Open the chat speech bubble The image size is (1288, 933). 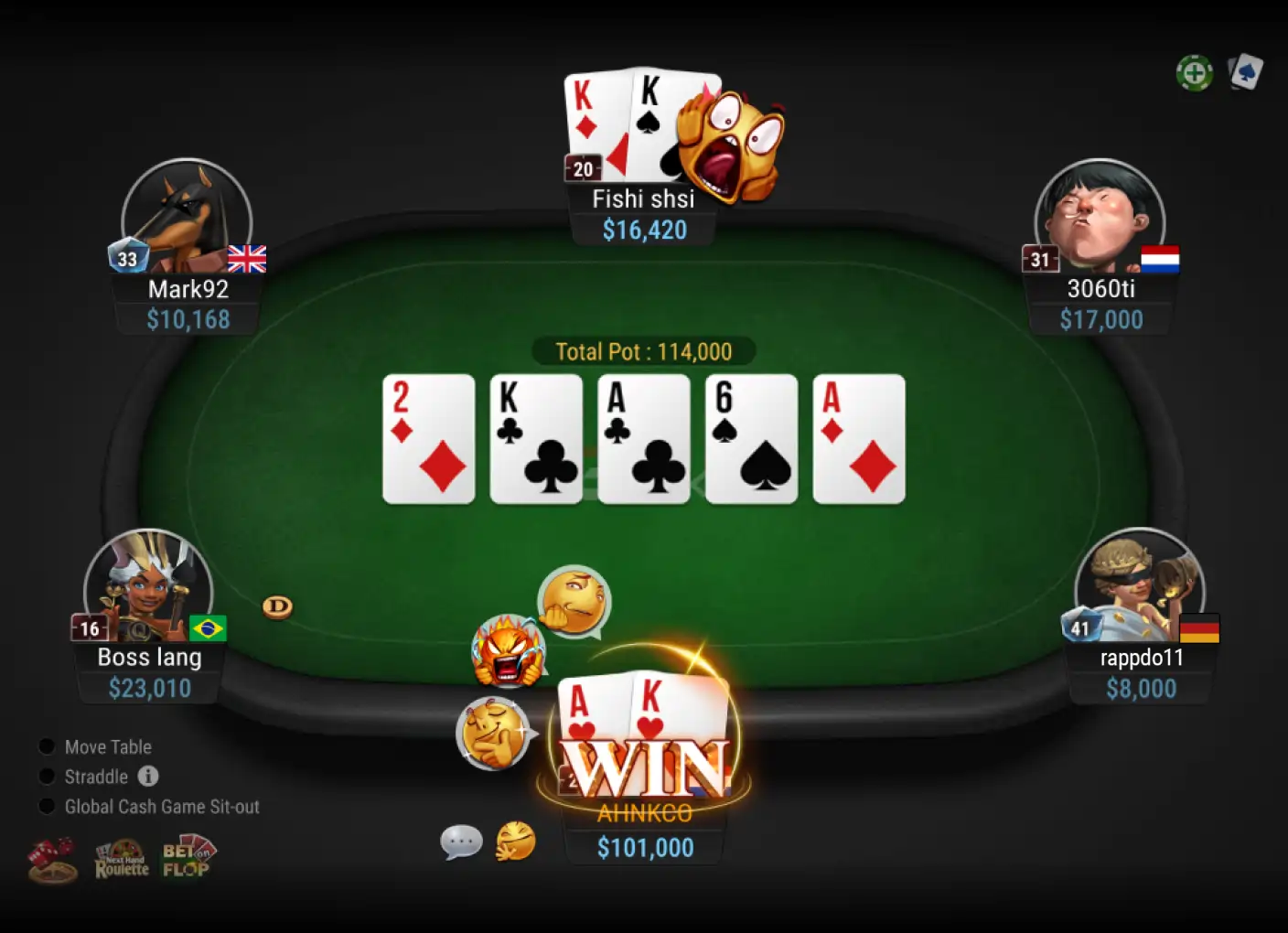462,842
